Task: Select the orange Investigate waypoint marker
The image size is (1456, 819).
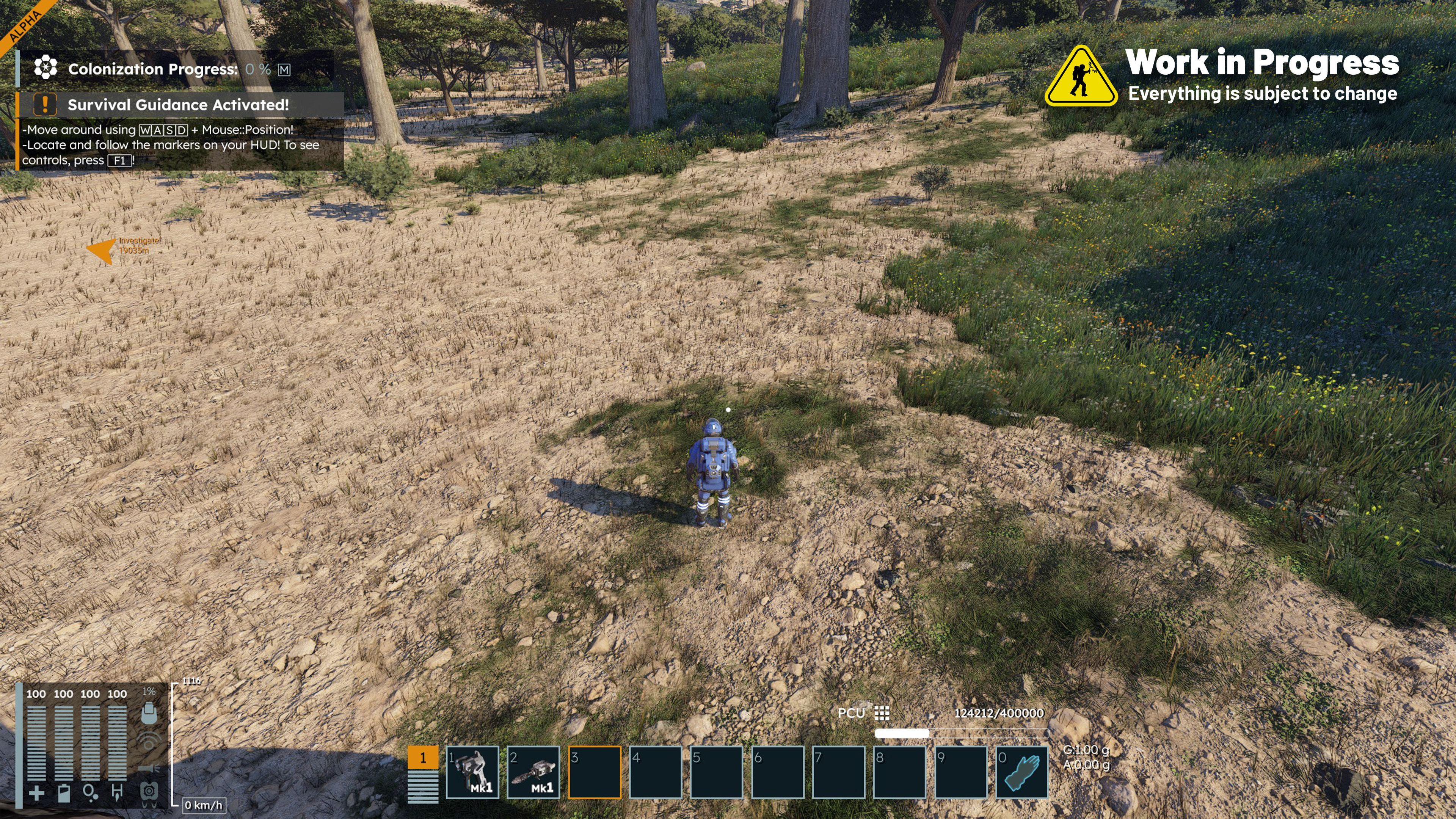Action: coord(102,250)
